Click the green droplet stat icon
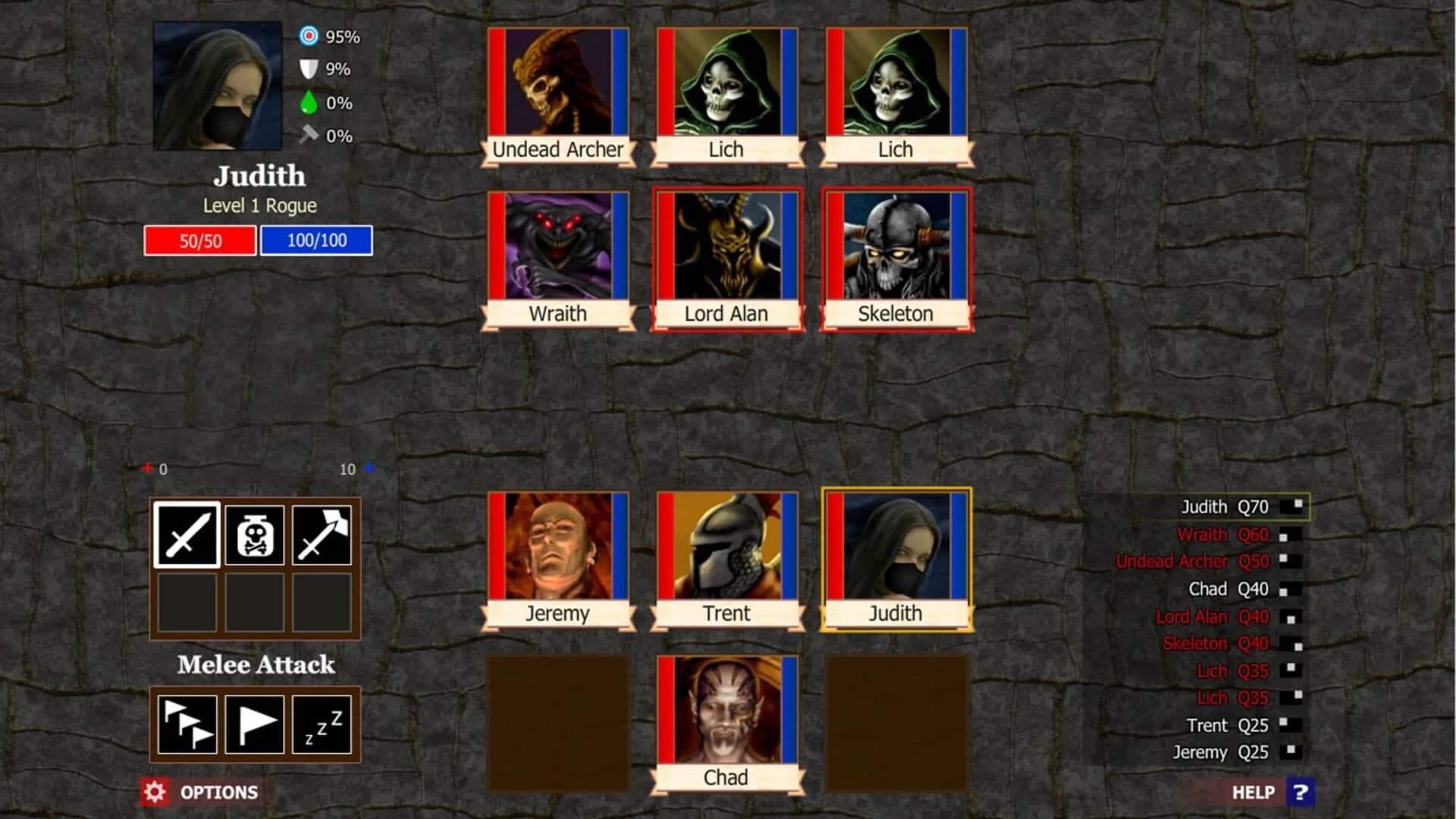Screen dimensions: 1456x819 tap(310, 102)
